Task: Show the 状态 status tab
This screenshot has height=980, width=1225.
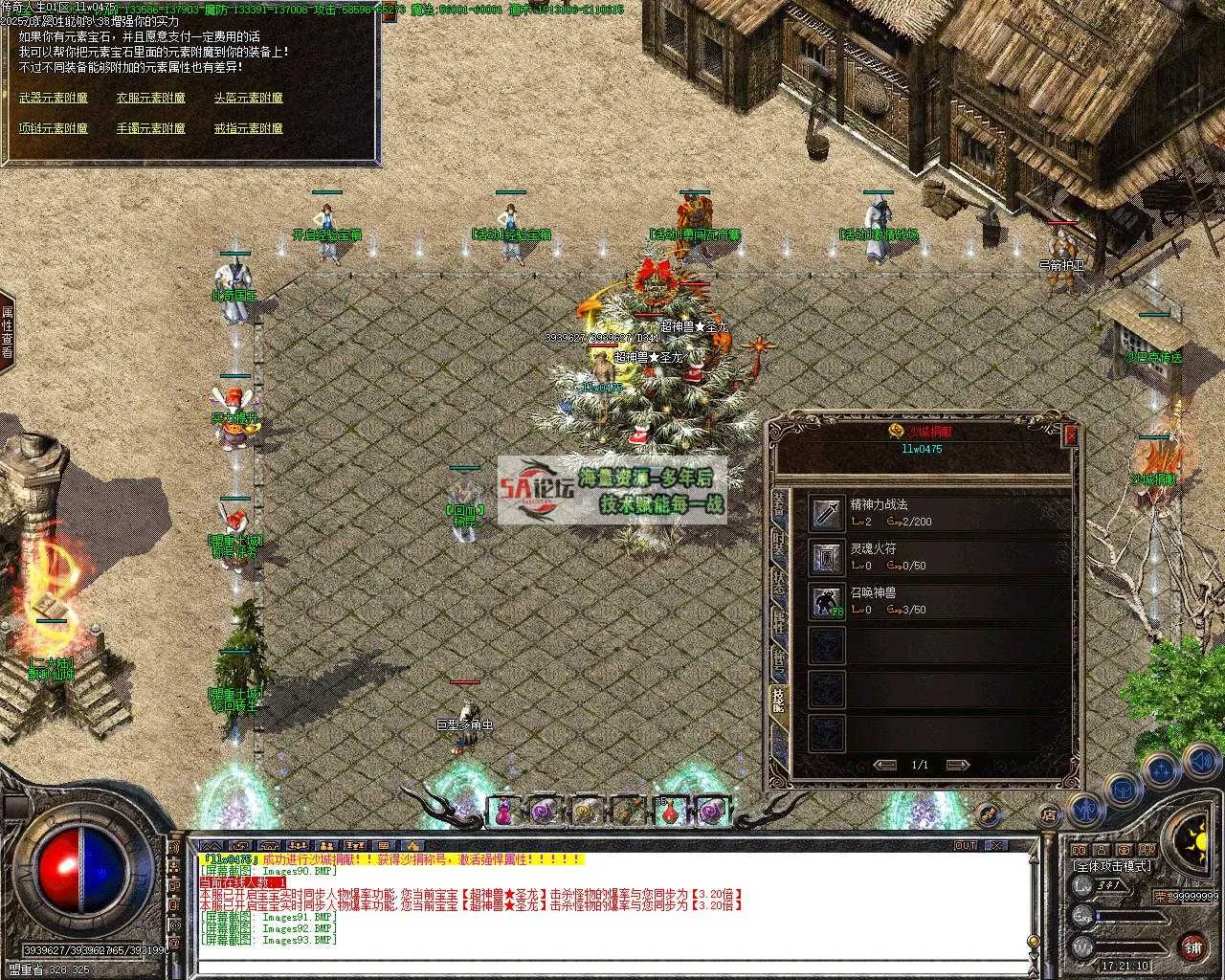Action: coord(779,584)
